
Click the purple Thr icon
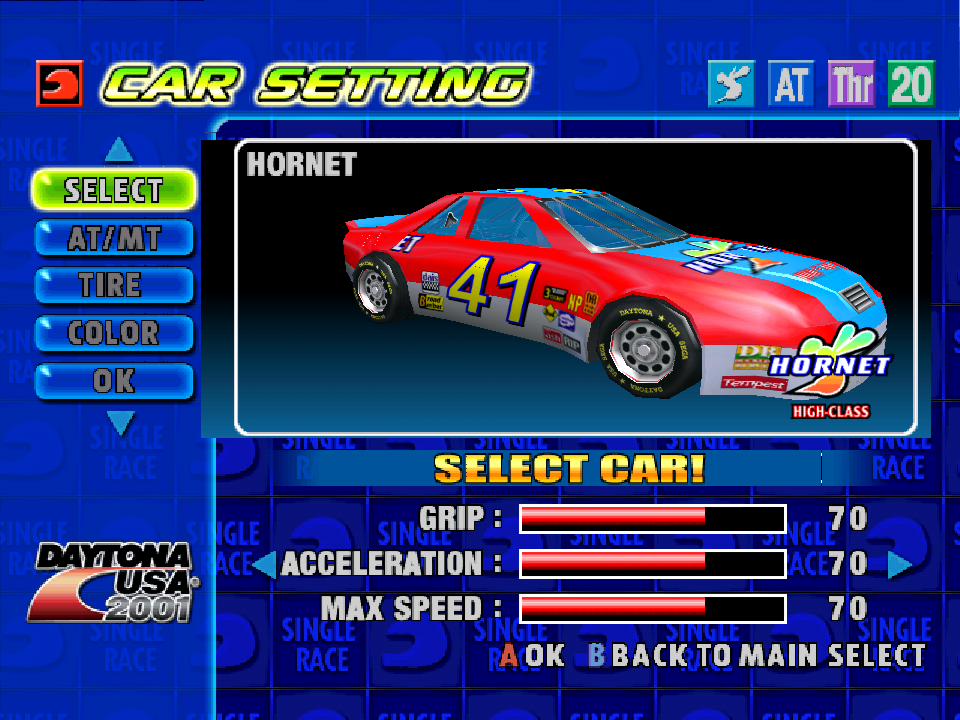851,85
